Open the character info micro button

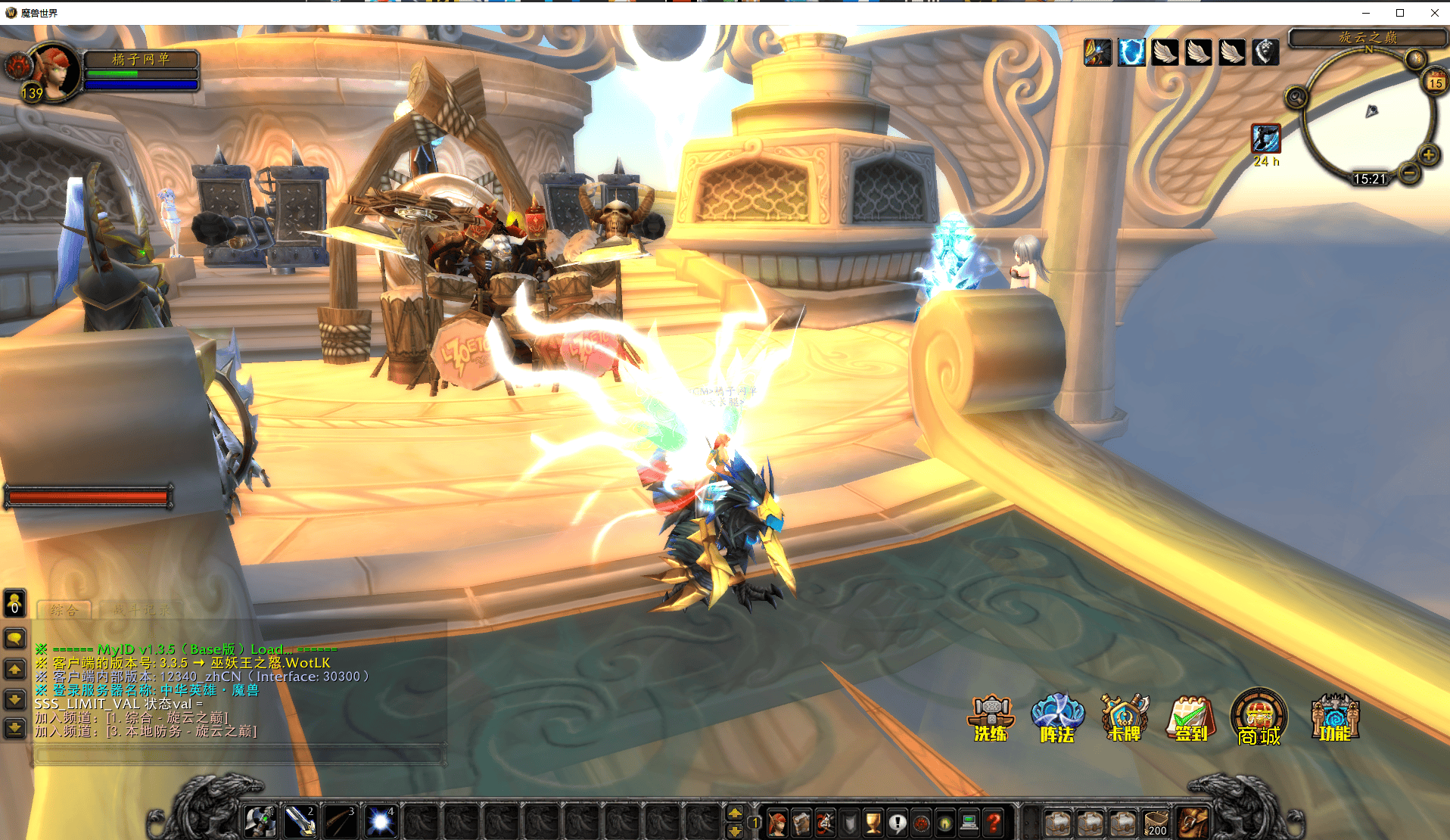click(x=777, y=822)
